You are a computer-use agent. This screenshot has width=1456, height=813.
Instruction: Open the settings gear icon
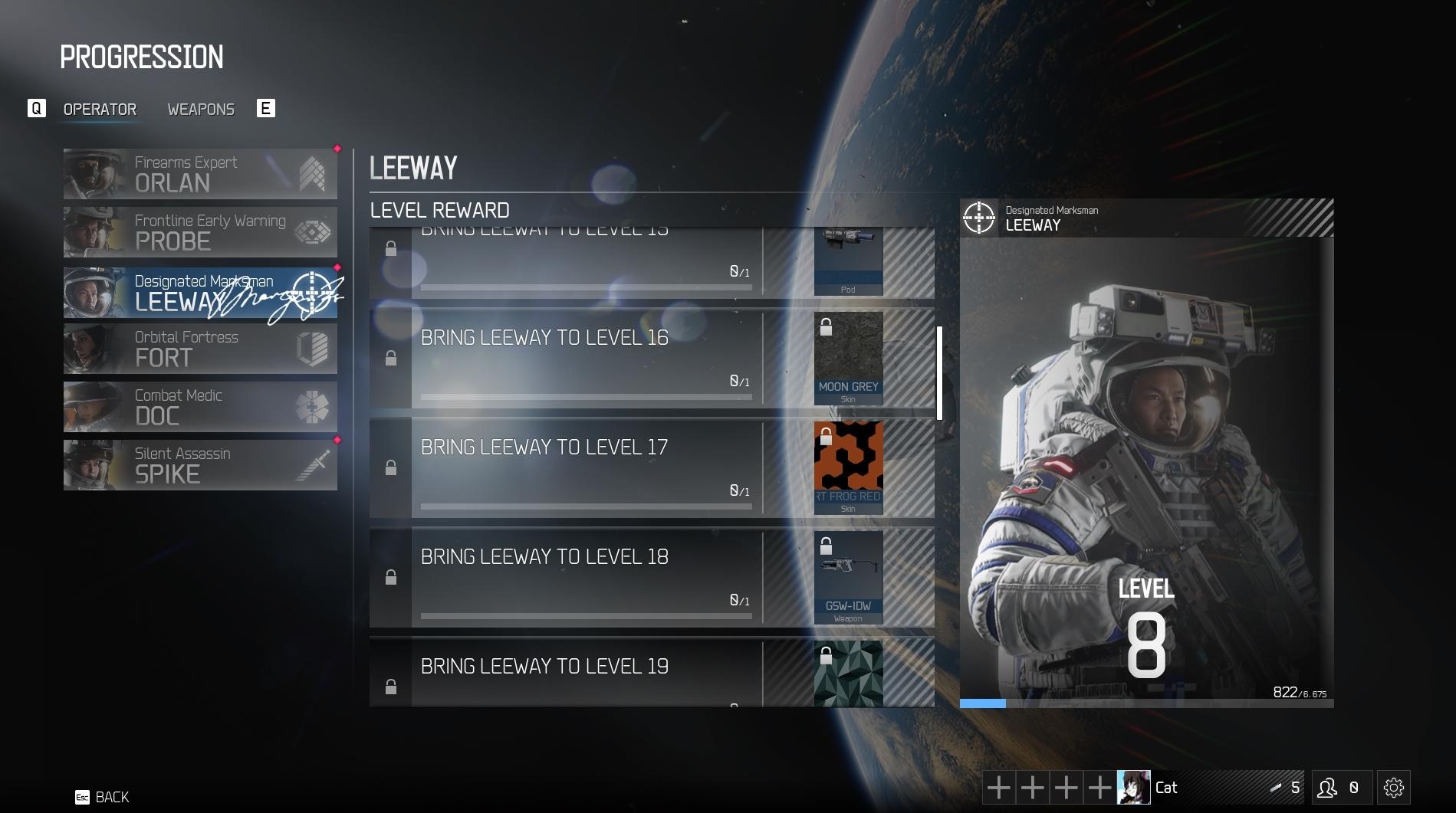pyautogui.click(x=1393, y=788)
